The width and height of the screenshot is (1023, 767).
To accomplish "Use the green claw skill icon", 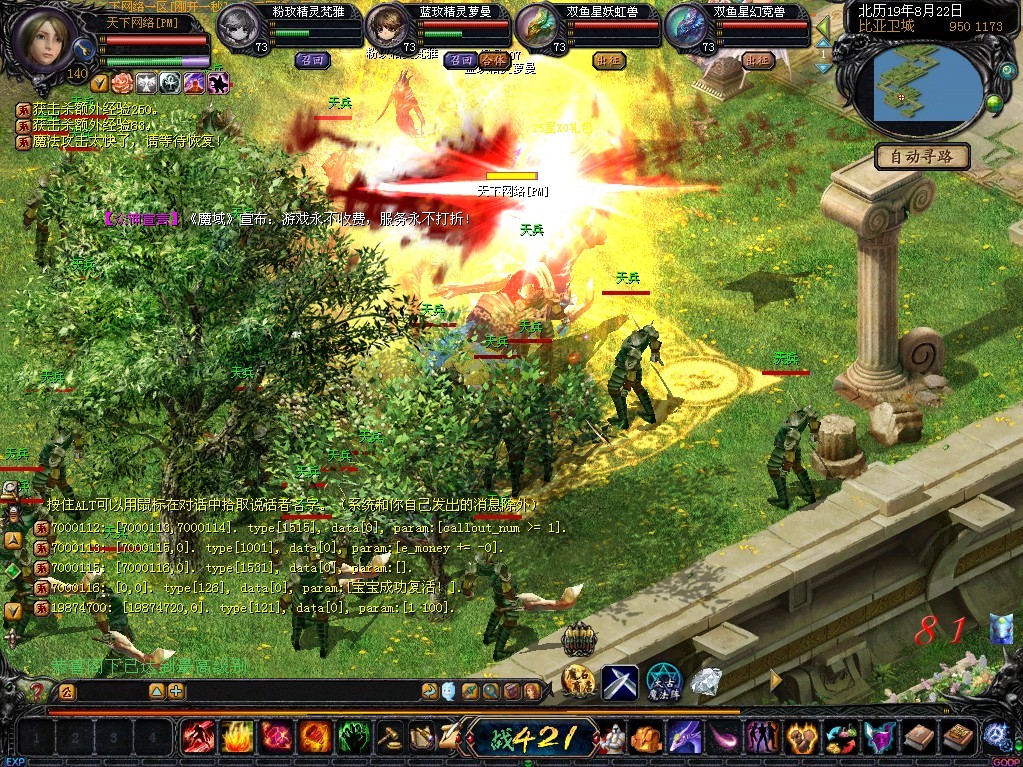I will [354, 738].
